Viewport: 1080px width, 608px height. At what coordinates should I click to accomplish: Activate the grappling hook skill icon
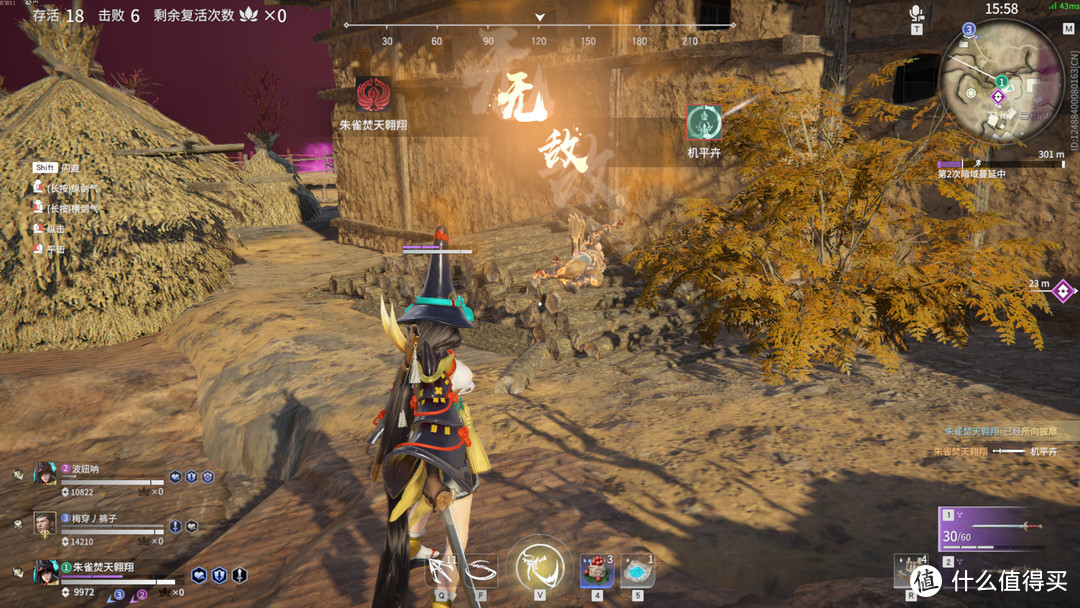(440, 571)
